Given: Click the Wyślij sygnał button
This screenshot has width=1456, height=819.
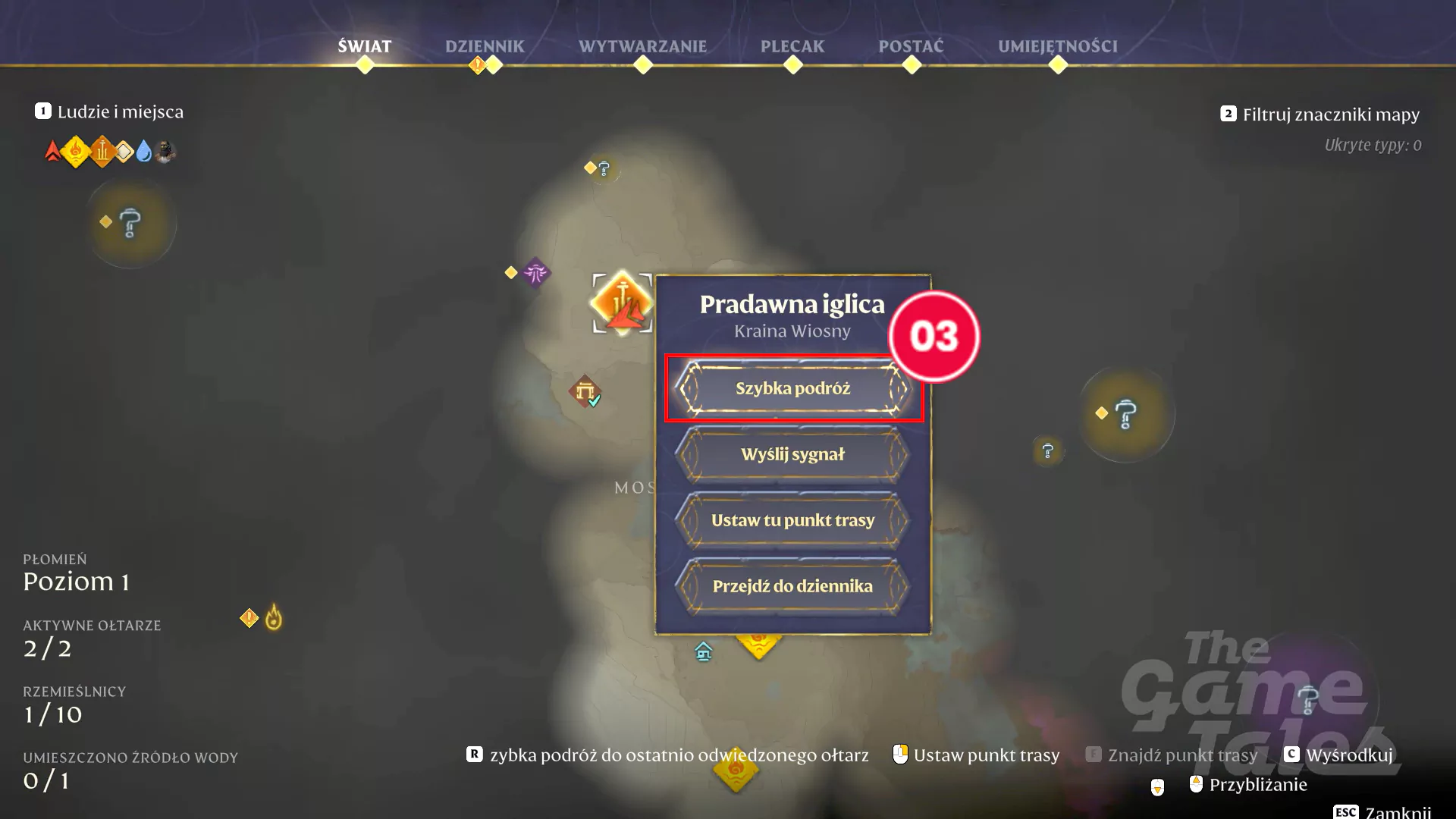Looking at the screenshot, I should tap(792, 454).
